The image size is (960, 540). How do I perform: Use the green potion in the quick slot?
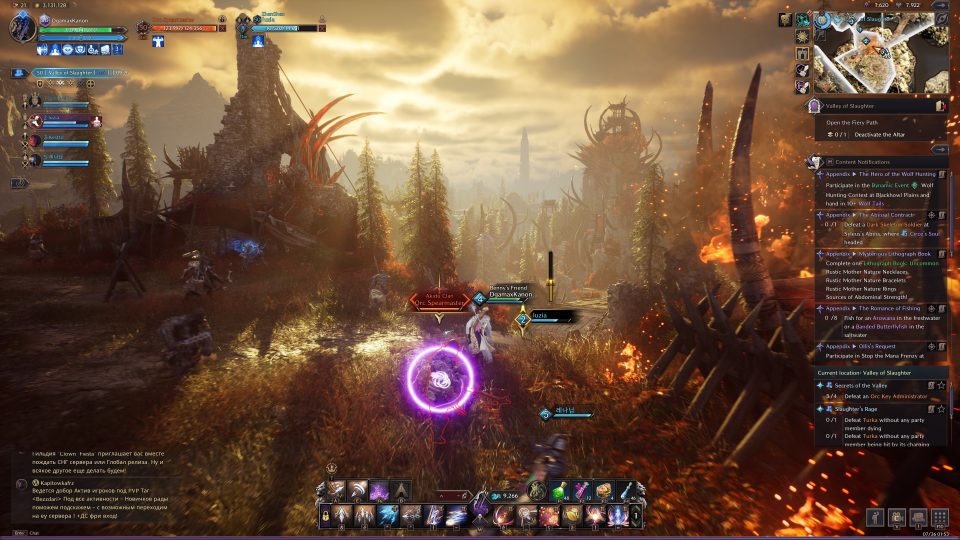tap(563, 491)
